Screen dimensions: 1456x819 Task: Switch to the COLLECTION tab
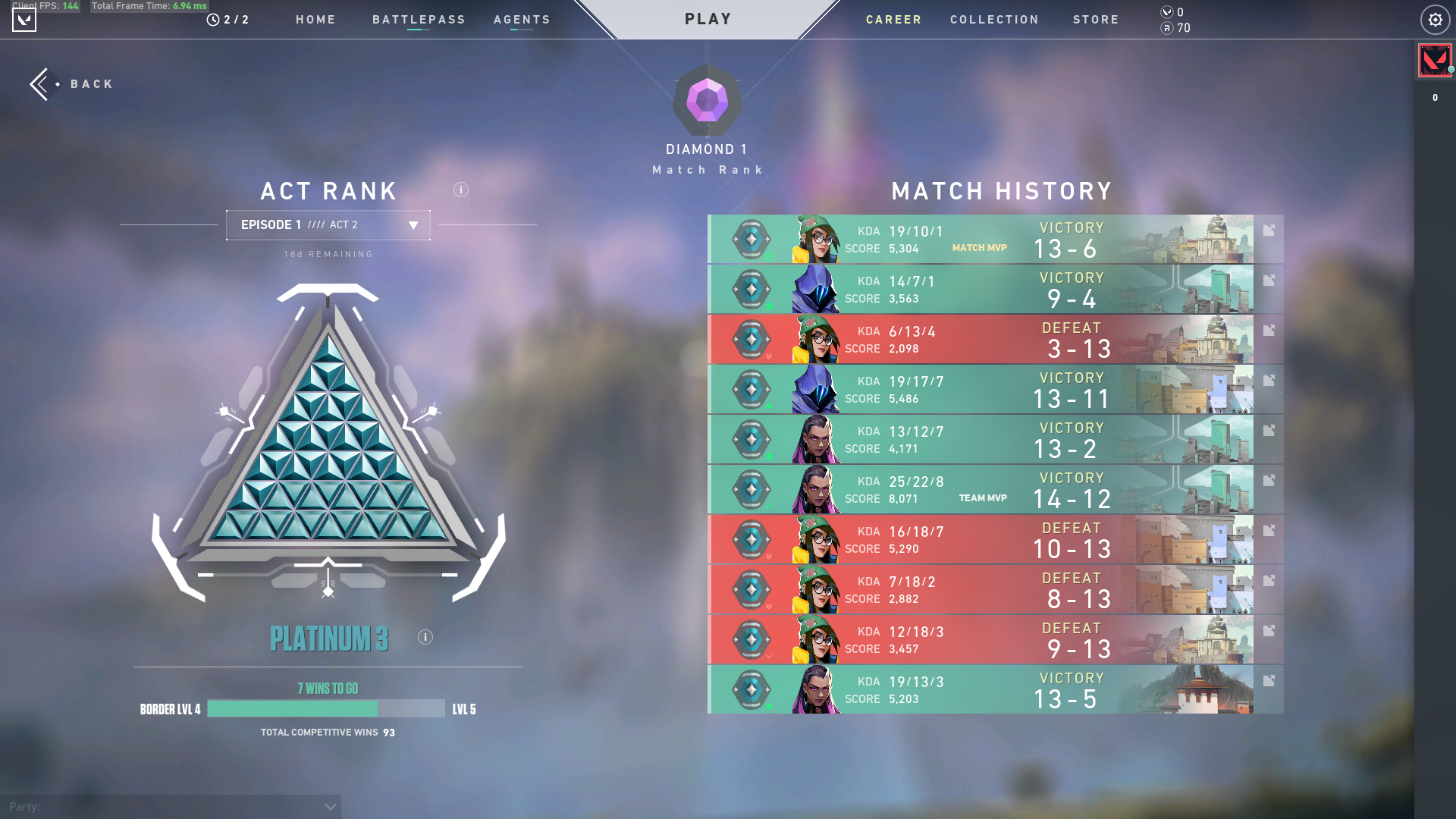point(994,20)
